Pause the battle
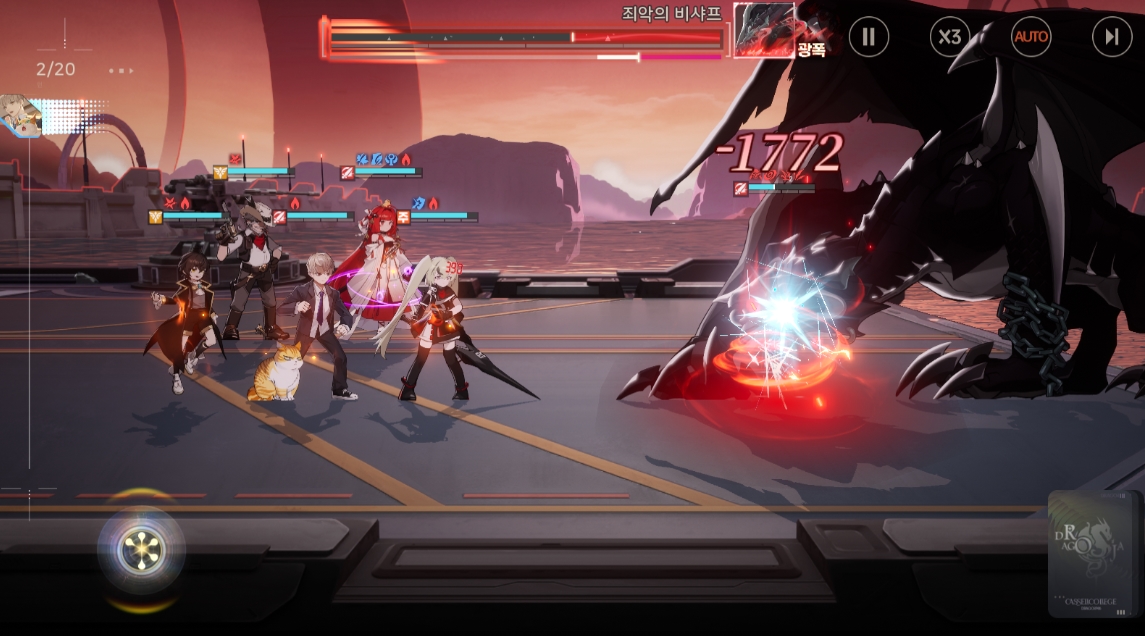The image size is (1145, 636). (868, 37)
